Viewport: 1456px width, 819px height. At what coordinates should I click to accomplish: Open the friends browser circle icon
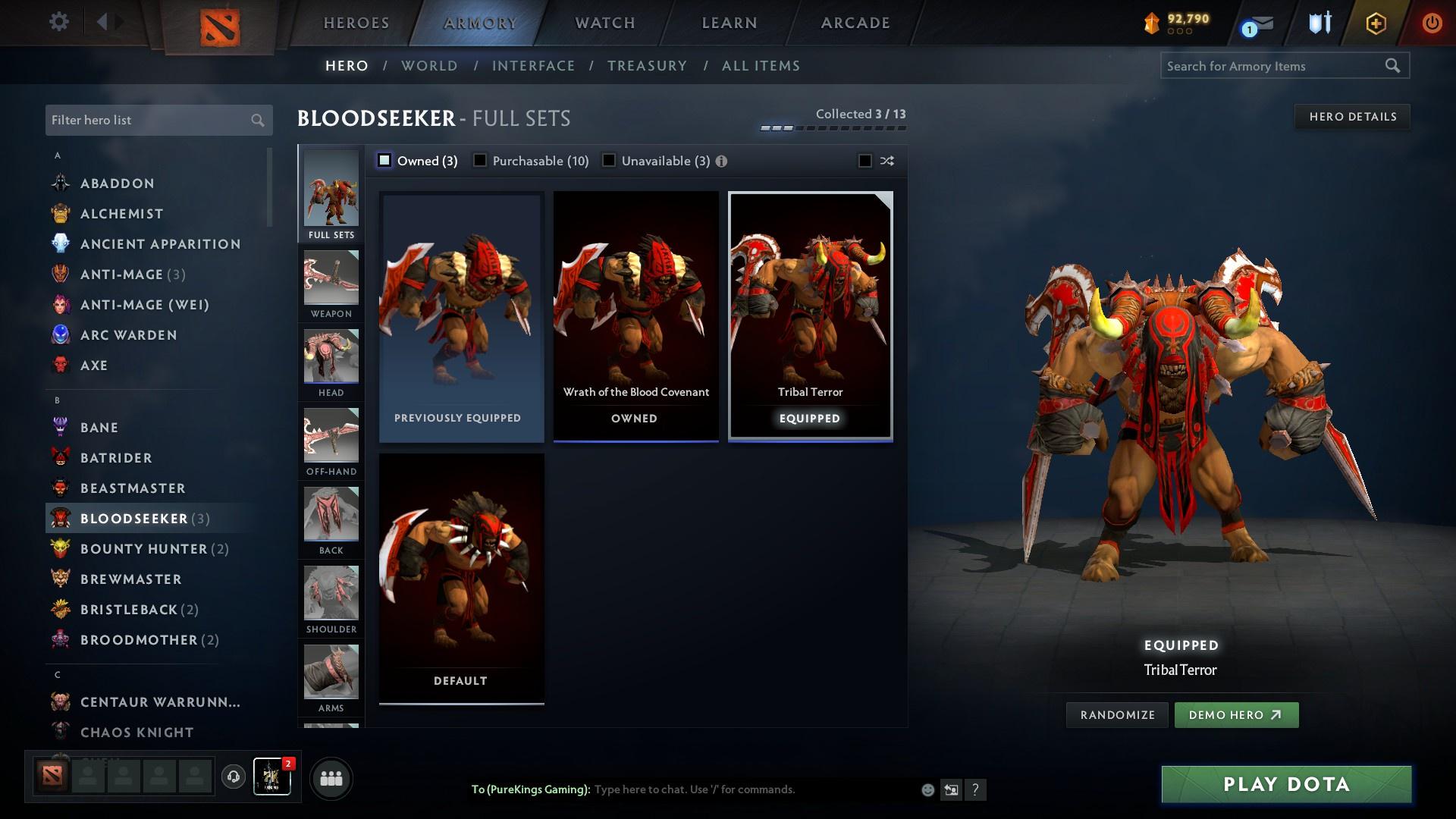tap(330, 777)
